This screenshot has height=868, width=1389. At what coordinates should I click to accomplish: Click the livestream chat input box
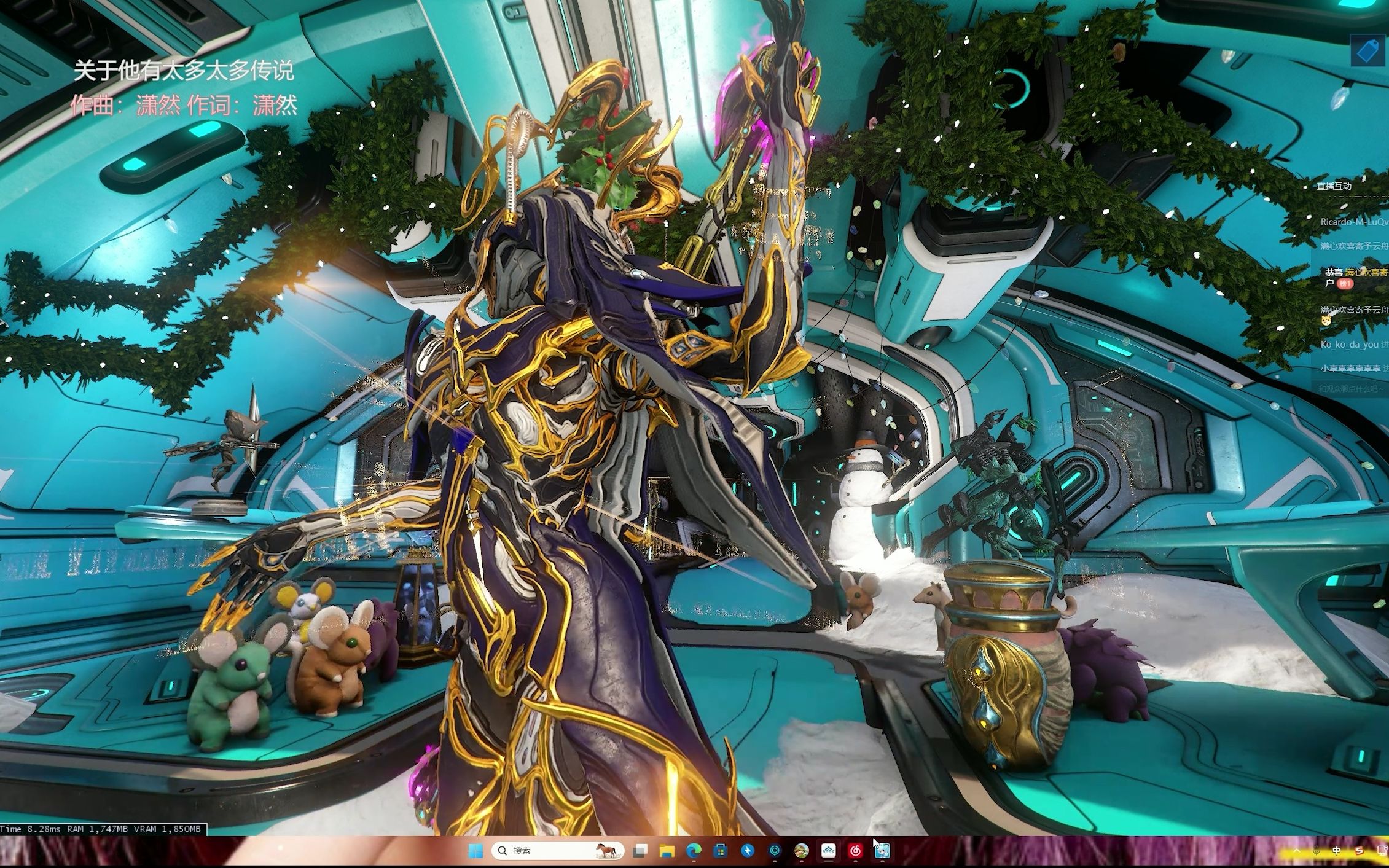pyautogui.click(x=1352, y=389)
